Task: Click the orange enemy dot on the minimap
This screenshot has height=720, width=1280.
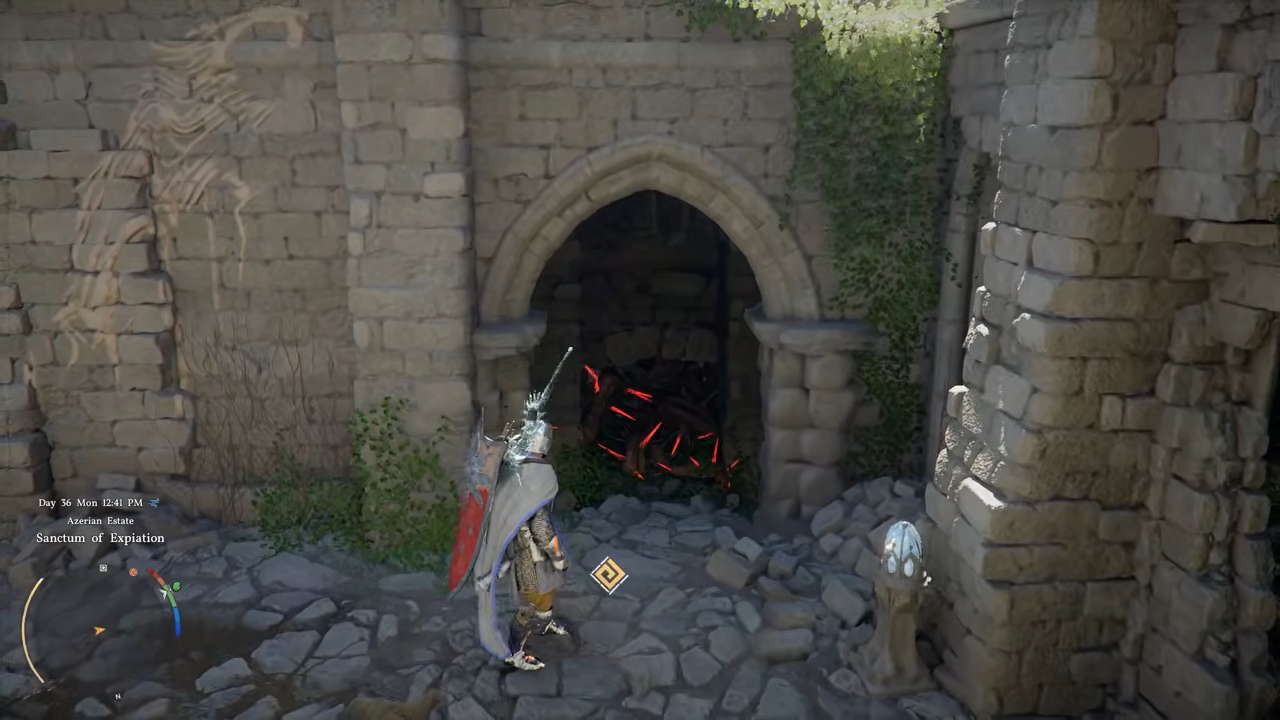Action: (133, 573)
